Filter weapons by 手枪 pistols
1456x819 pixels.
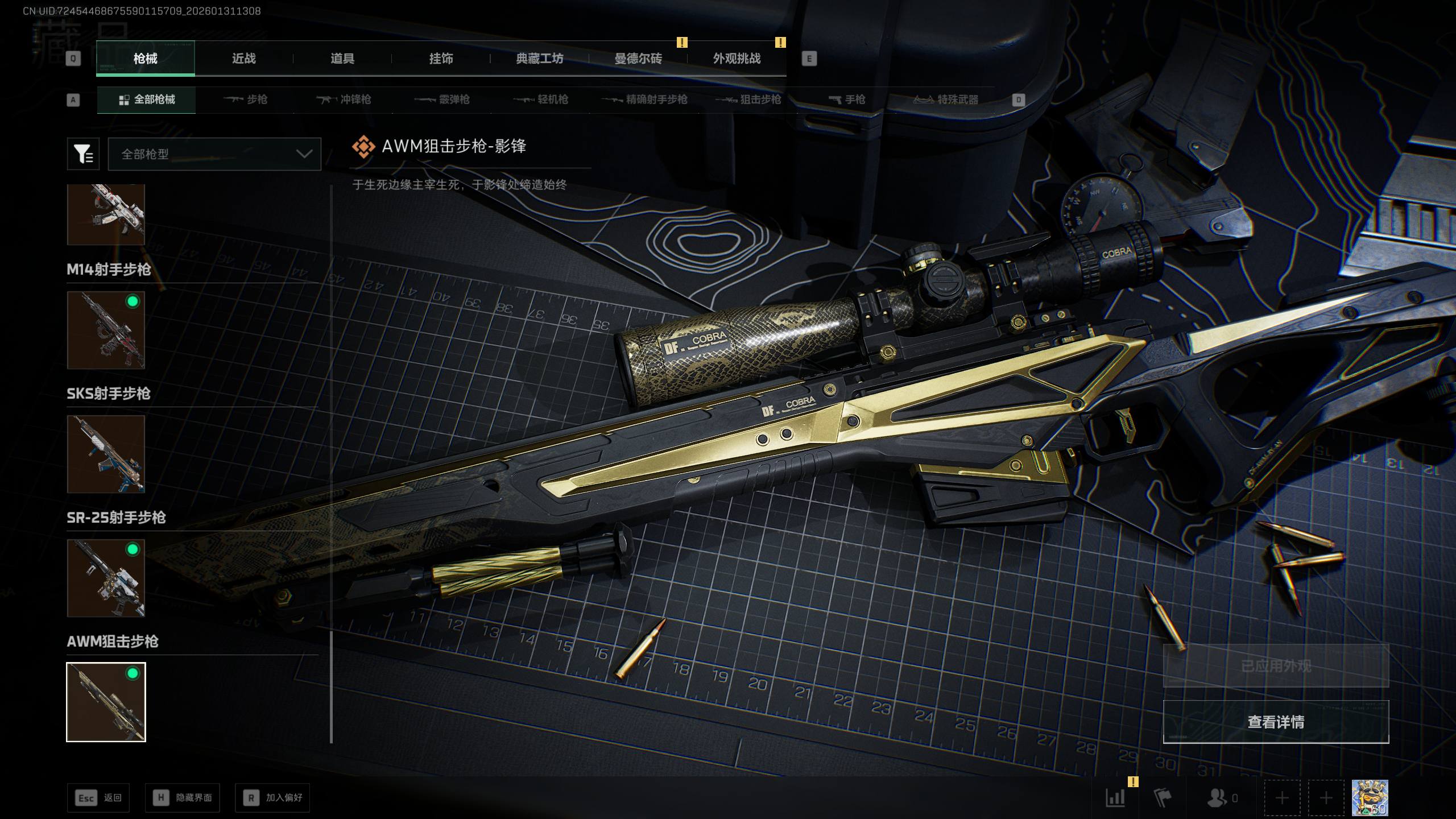click(x=847, y=100)
